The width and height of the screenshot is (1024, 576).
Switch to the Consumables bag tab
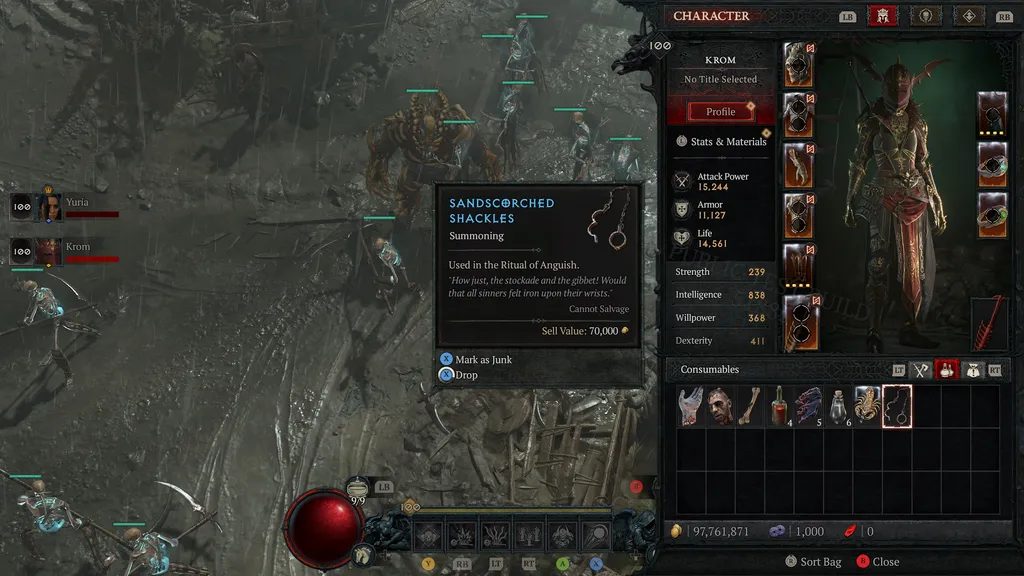945,370
